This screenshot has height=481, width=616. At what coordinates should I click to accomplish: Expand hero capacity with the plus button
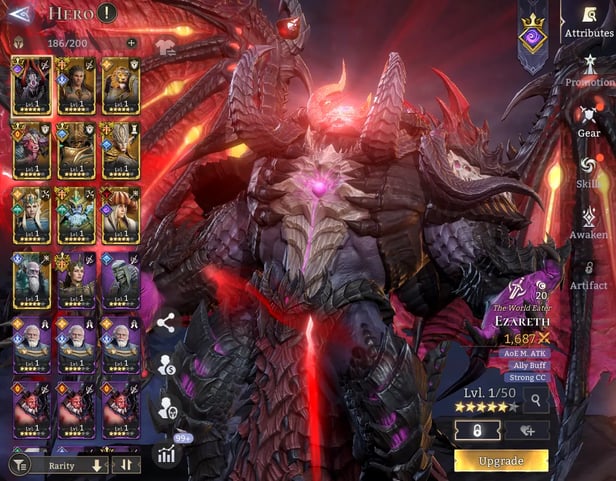pos(131,44)
